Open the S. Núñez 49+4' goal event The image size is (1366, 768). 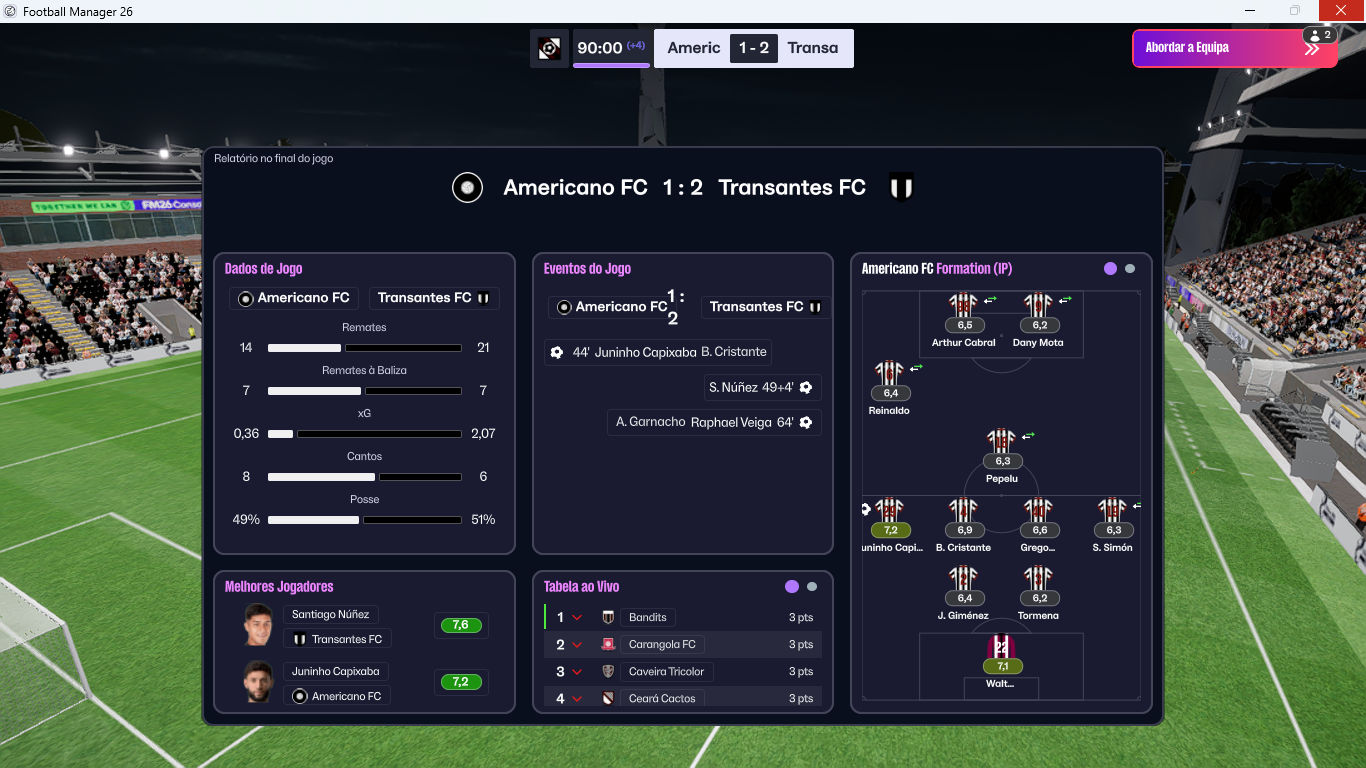point(761,388)
